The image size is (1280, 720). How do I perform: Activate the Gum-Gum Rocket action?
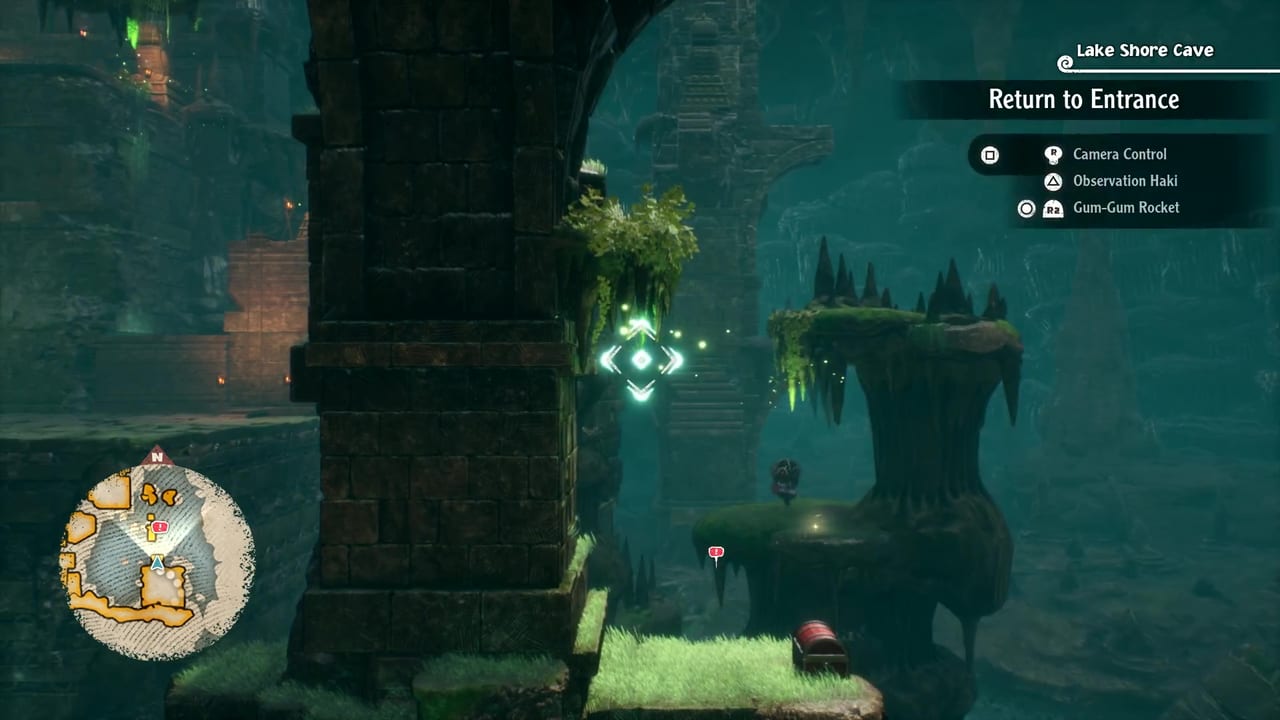point(1125,208)
